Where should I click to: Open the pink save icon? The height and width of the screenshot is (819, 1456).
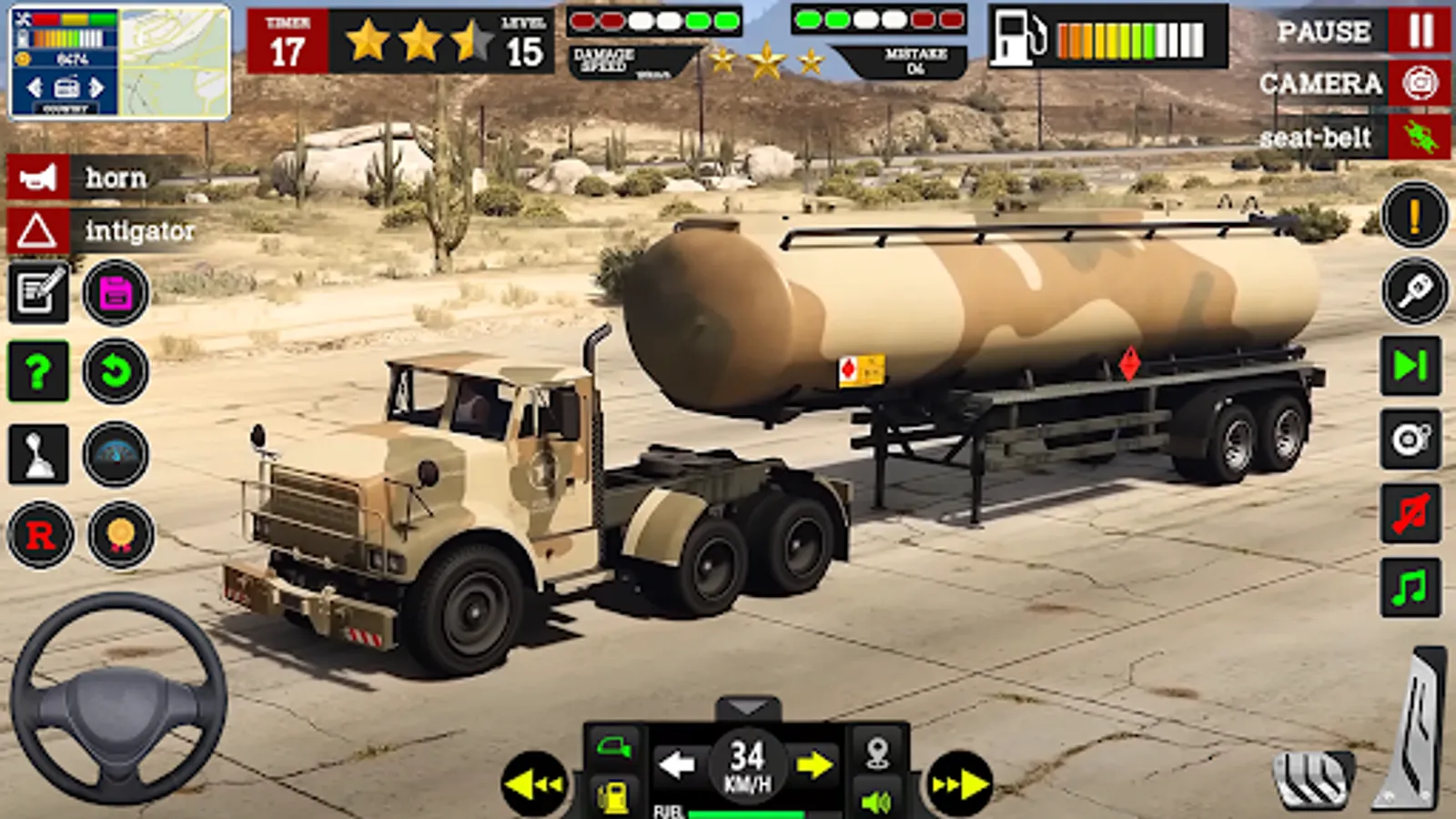pyautogui.click(x=114, y=291)
